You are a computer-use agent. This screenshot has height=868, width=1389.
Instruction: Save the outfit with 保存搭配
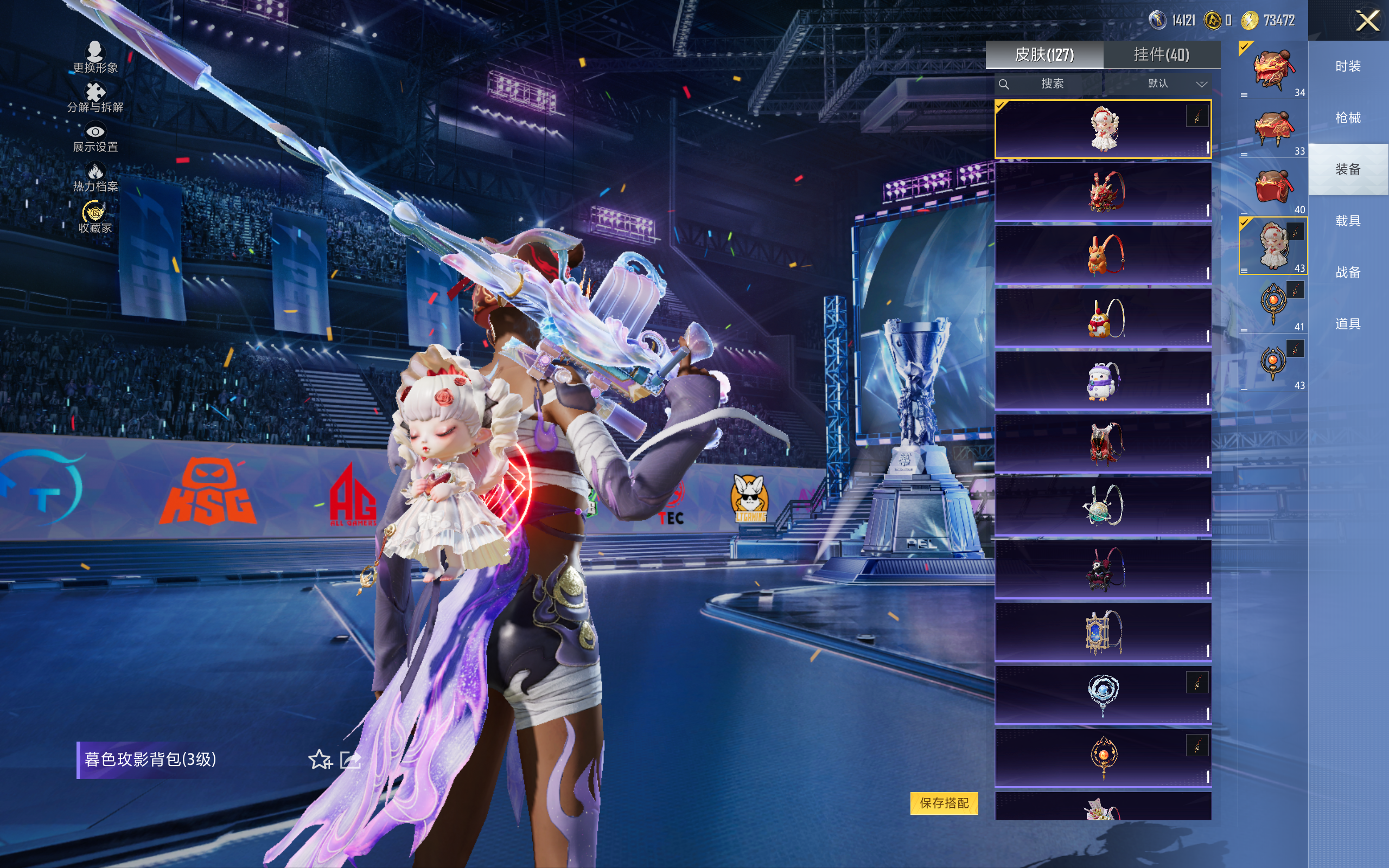coord(944,802)
